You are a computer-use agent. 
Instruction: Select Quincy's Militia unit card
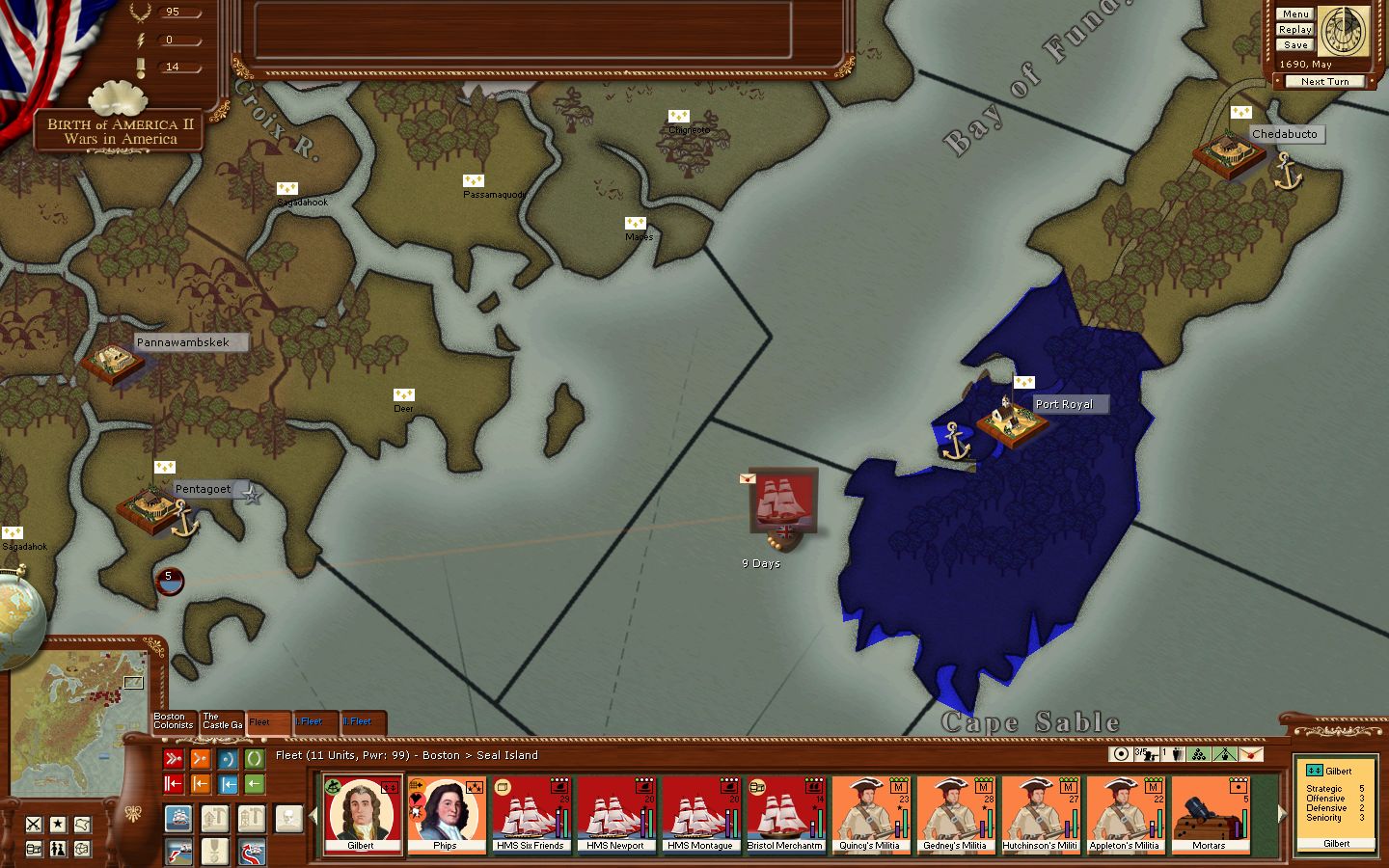coord(869,815)
